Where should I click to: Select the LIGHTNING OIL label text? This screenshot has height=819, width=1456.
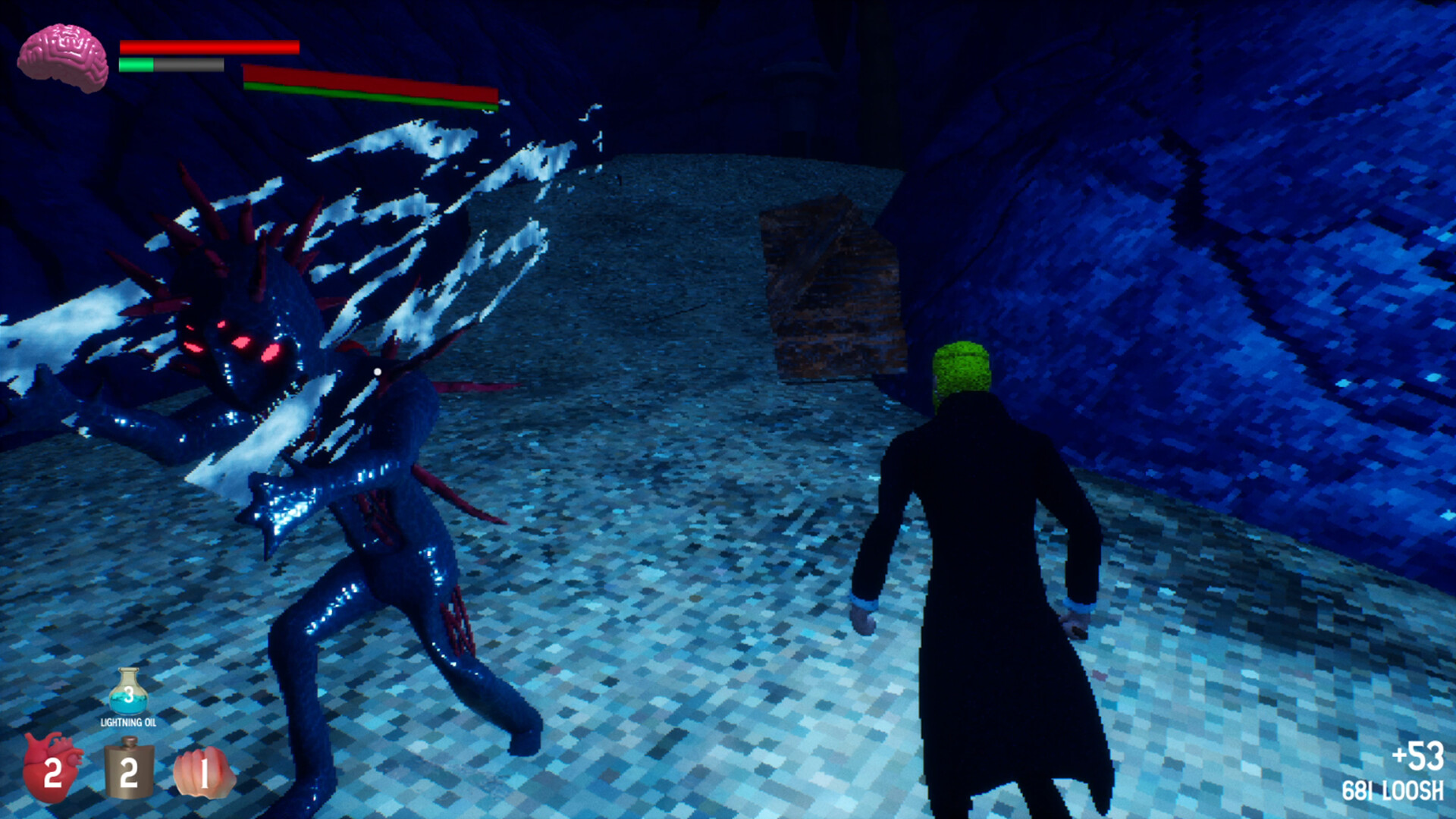click(129, 723)
